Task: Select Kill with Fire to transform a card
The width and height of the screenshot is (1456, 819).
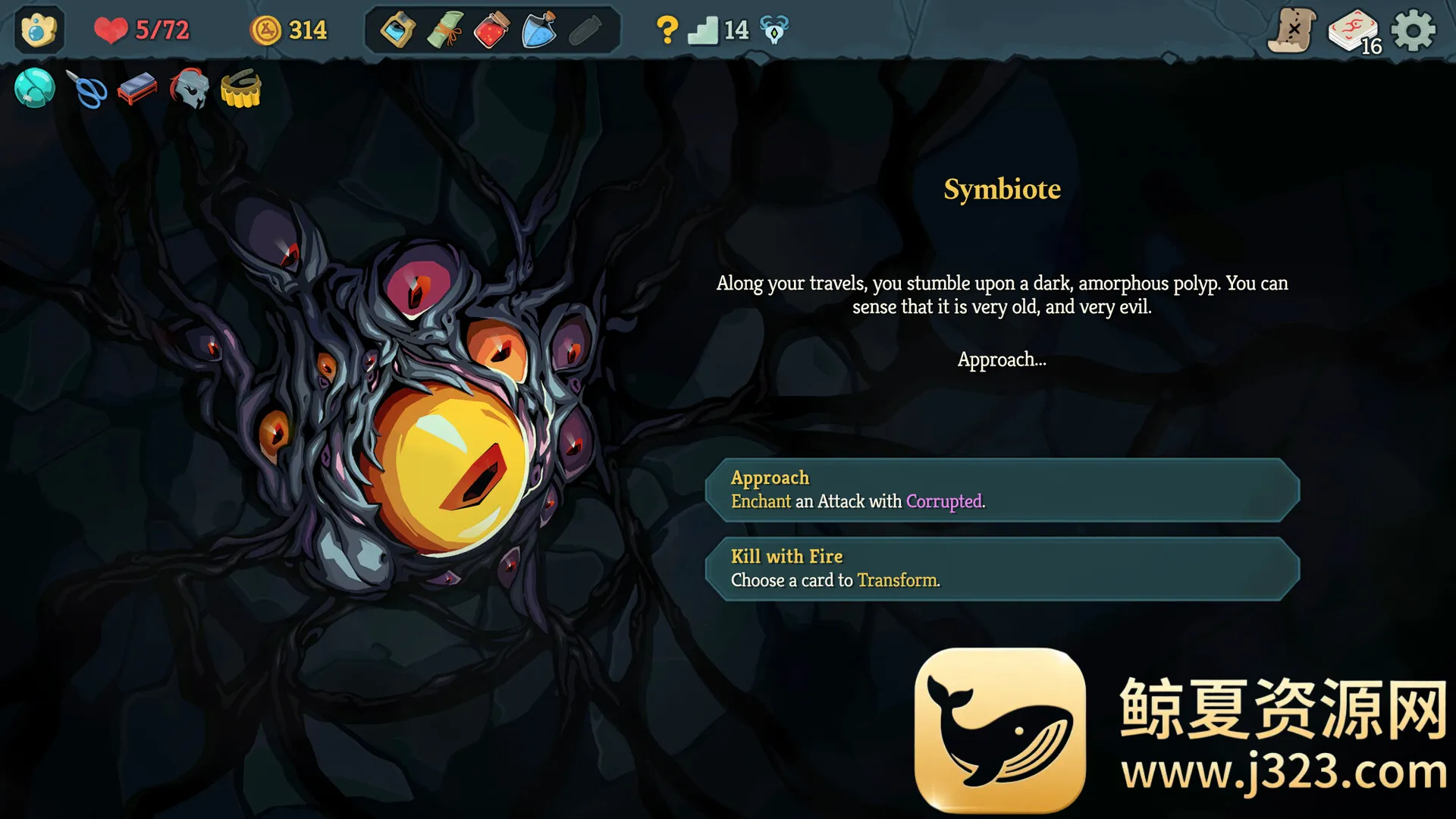Action: pyautogui.click(x=1003, y=569)
